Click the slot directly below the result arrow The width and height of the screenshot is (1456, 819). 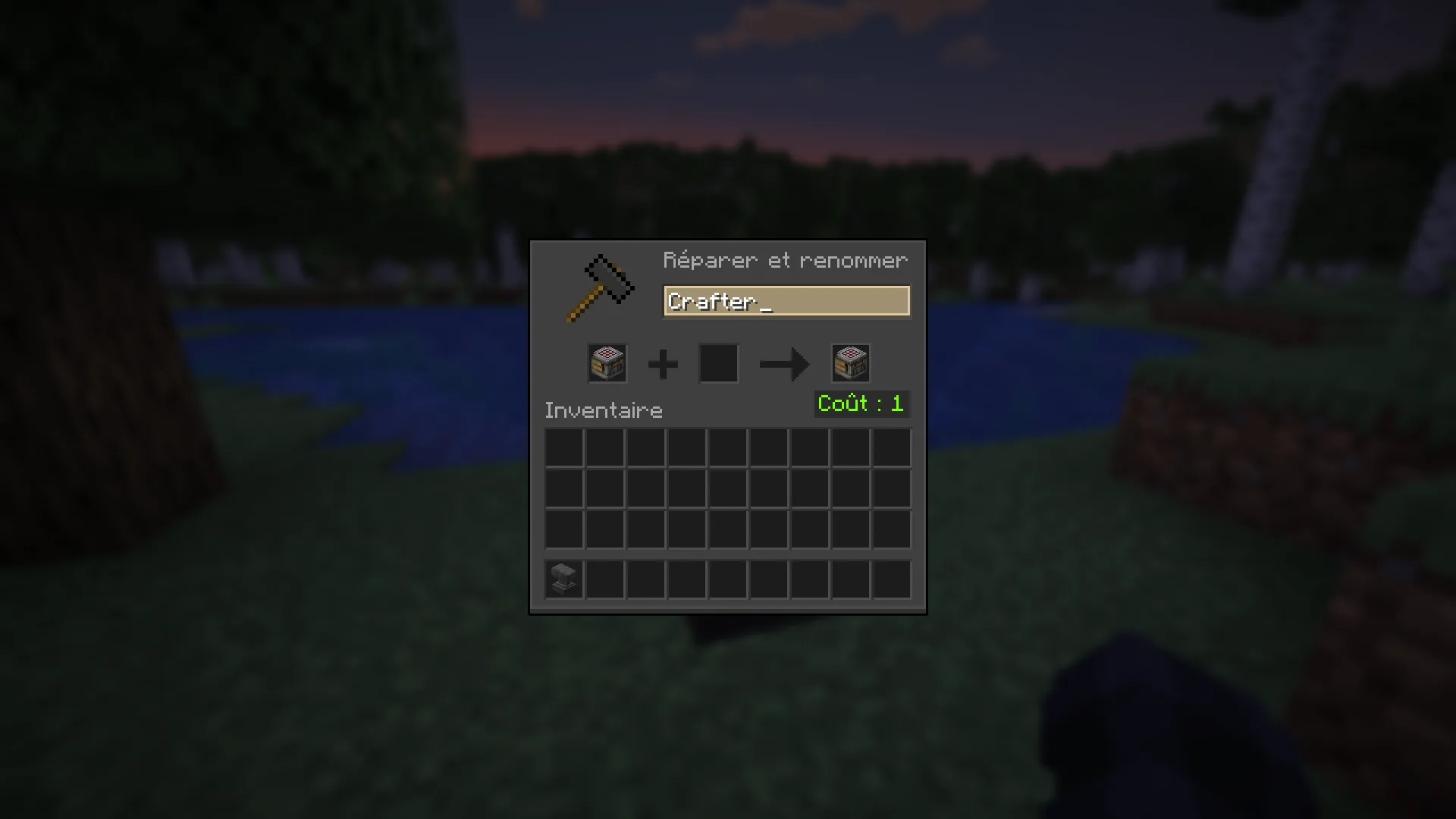tap(768, 447)
